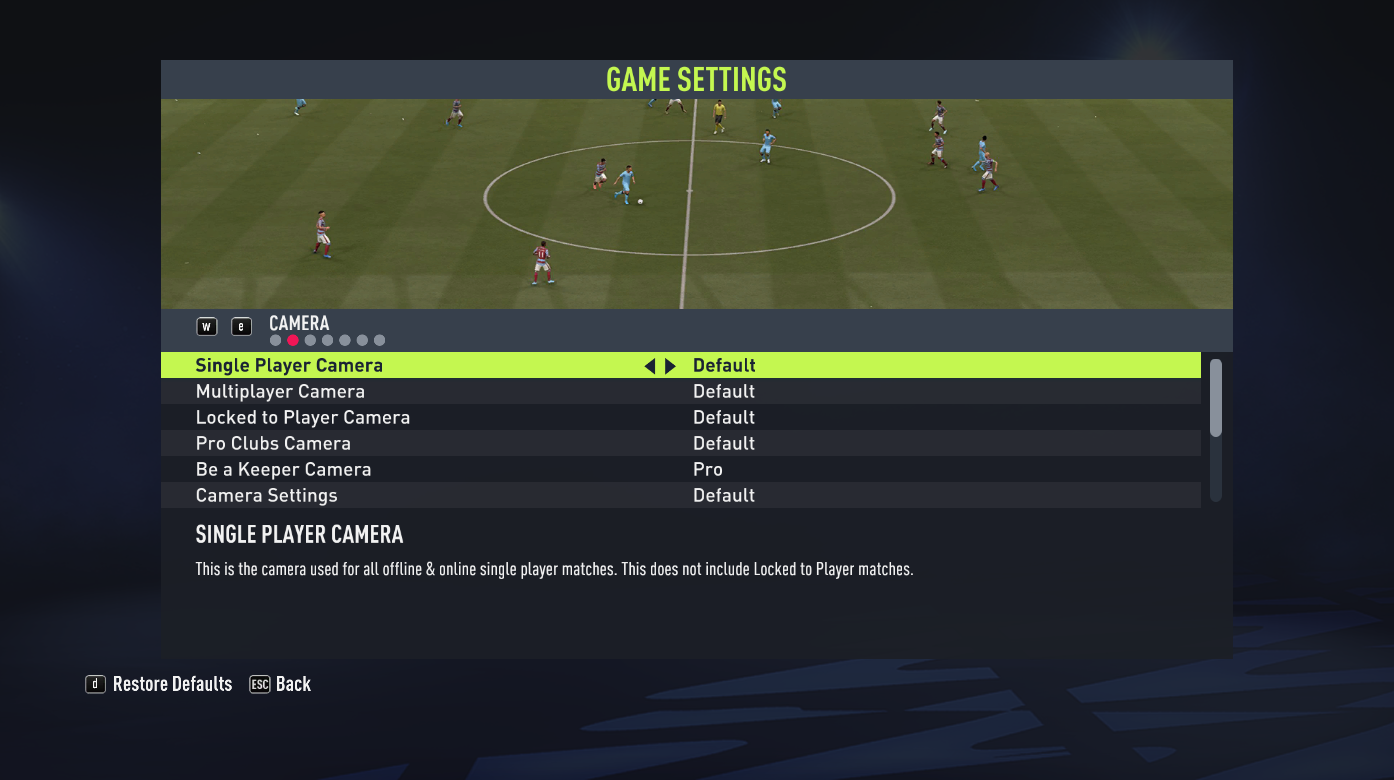Click the Restore Defaults button
The width and height of the screenshot is (1394, 780).
coord(172,684)
